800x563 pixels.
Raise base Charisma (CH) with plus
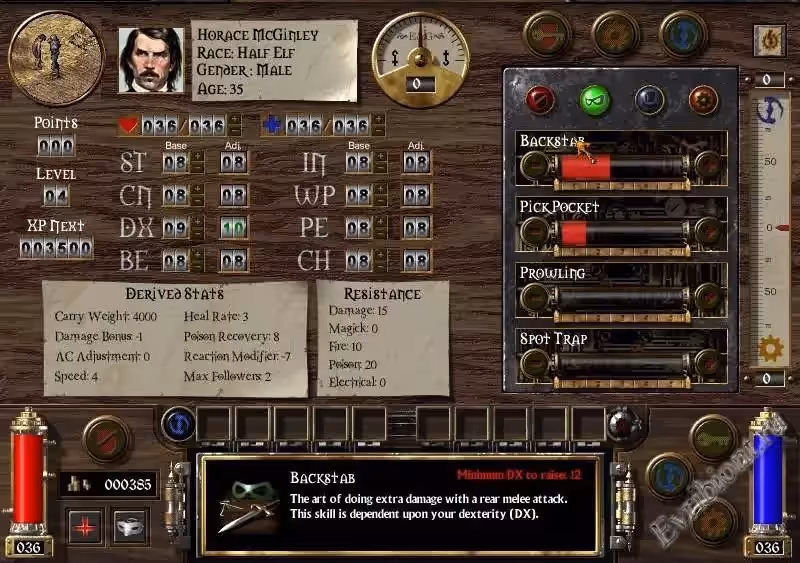click(382, 255)
